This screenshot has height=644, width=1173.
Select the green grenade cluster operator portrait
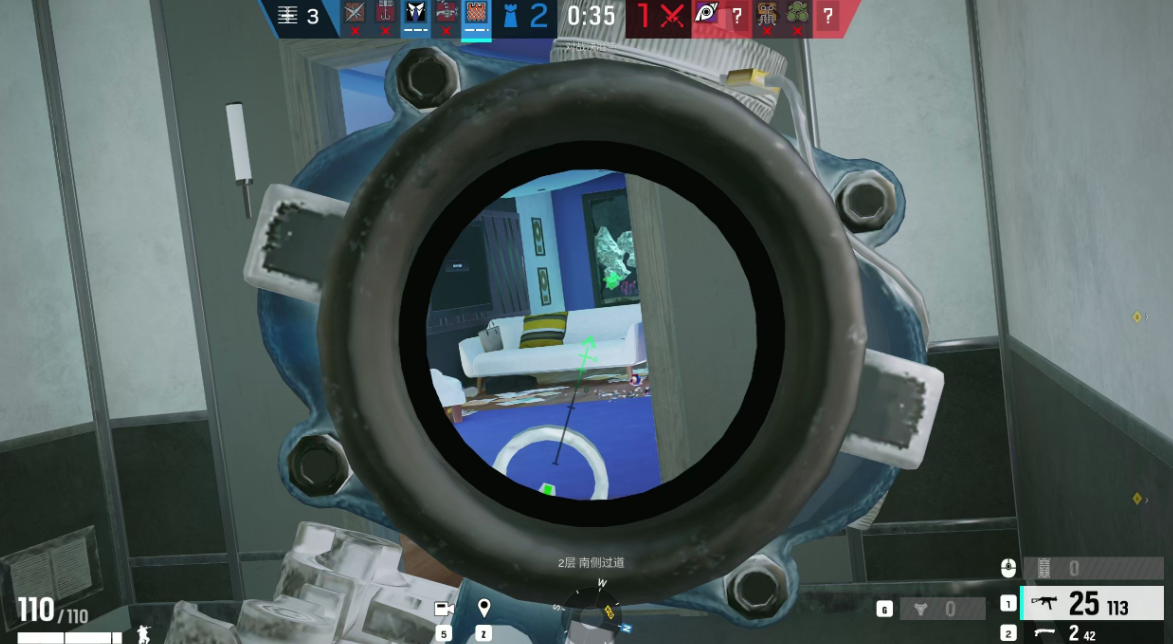[x=797, y=14]
